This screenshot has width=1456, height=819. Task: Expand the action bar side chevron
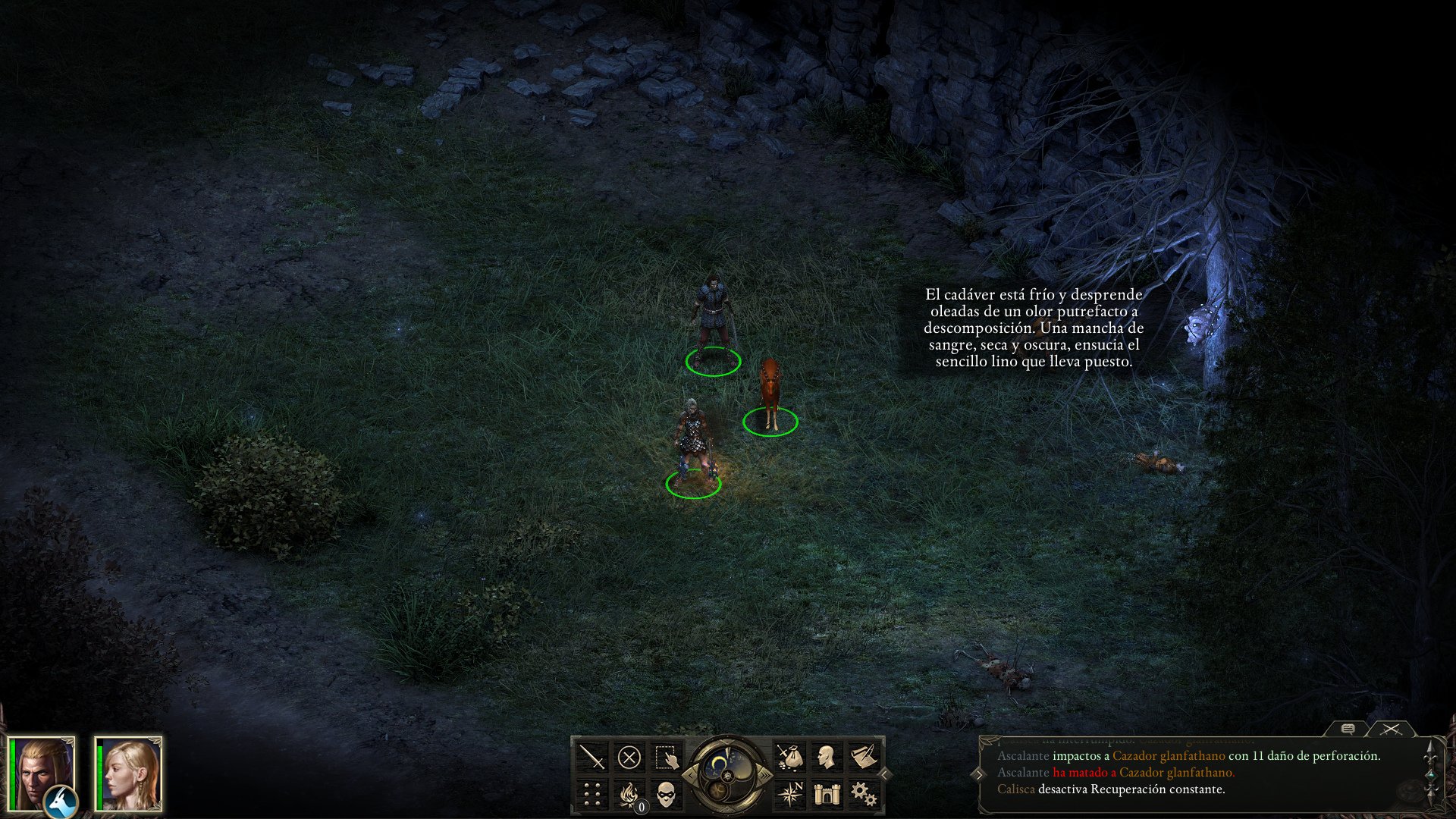click(884, 774)
